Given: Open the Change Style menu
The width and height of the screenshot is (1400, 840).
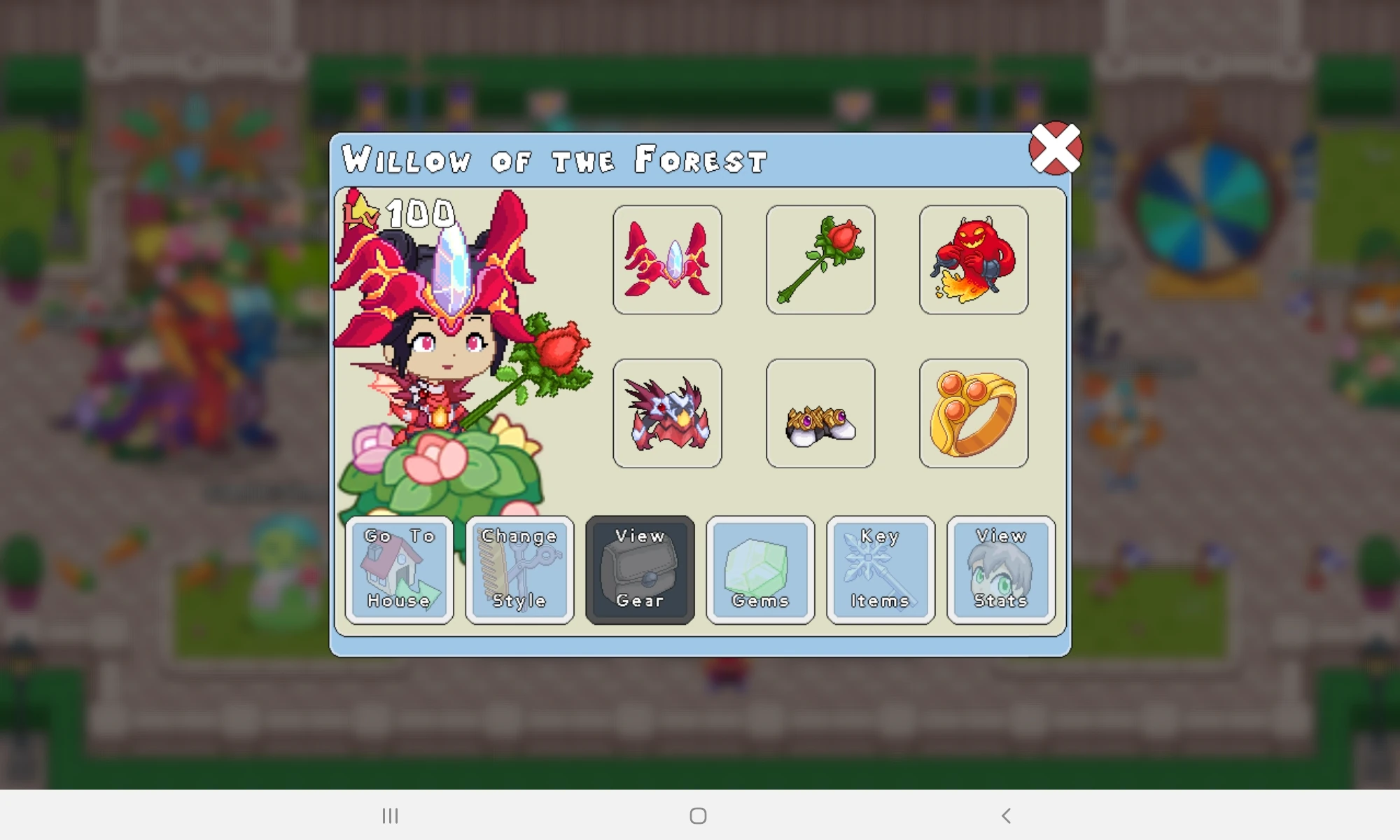Looking at the screenshot, I should coord(519,569).
